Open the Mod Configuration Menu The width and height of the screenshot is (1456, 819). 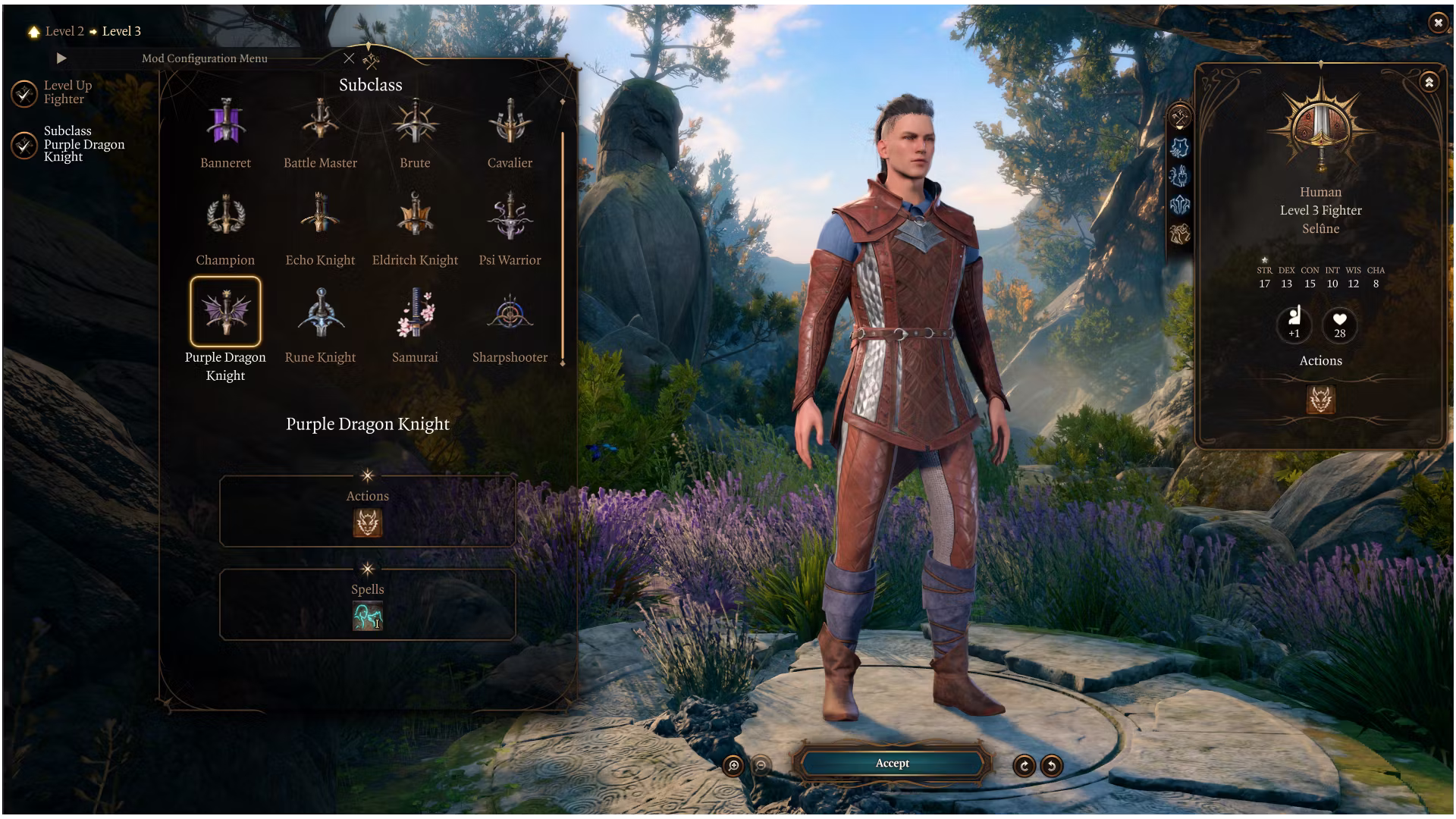(x=204, y=58)
